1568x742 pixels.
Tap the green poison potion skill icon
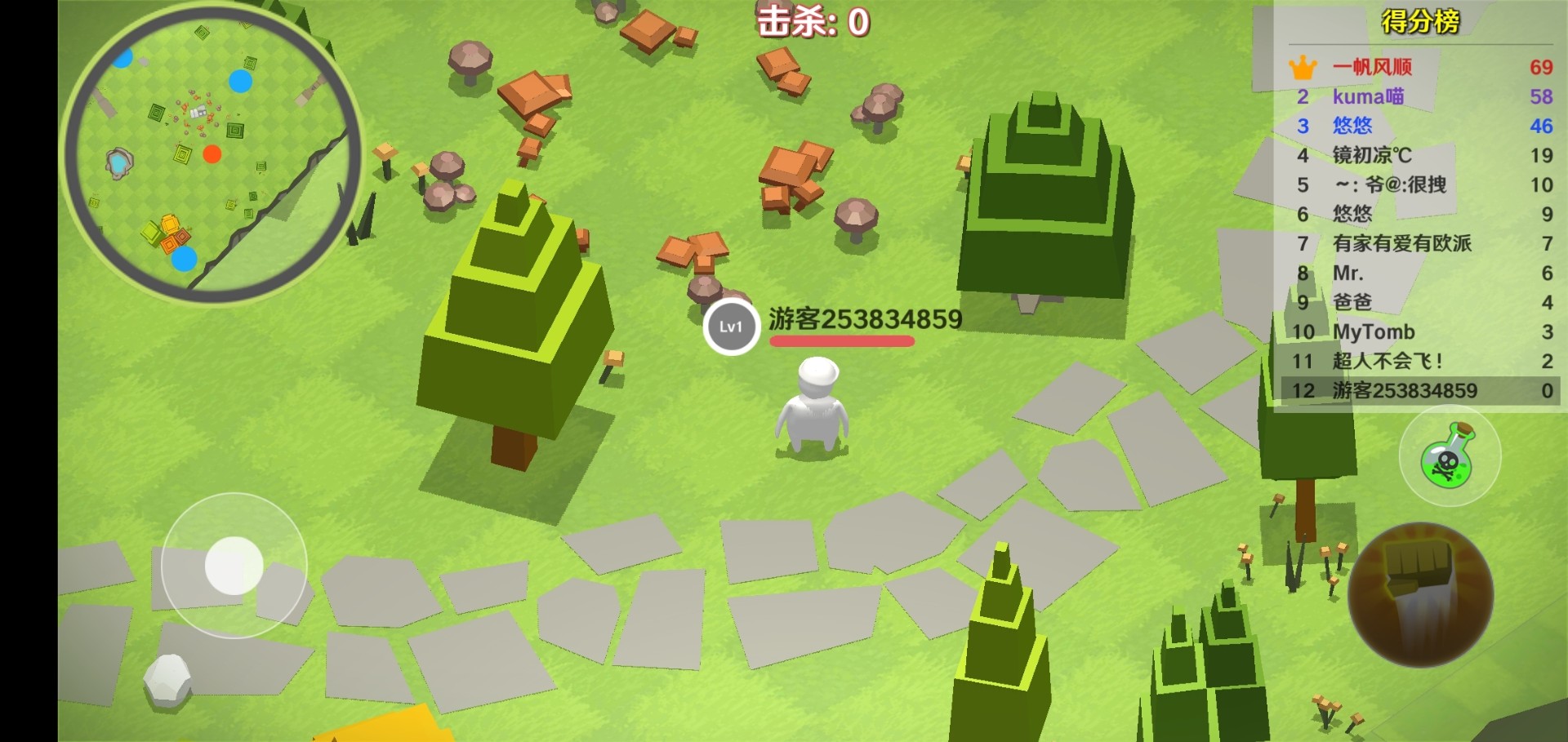tap(1450, 457)
